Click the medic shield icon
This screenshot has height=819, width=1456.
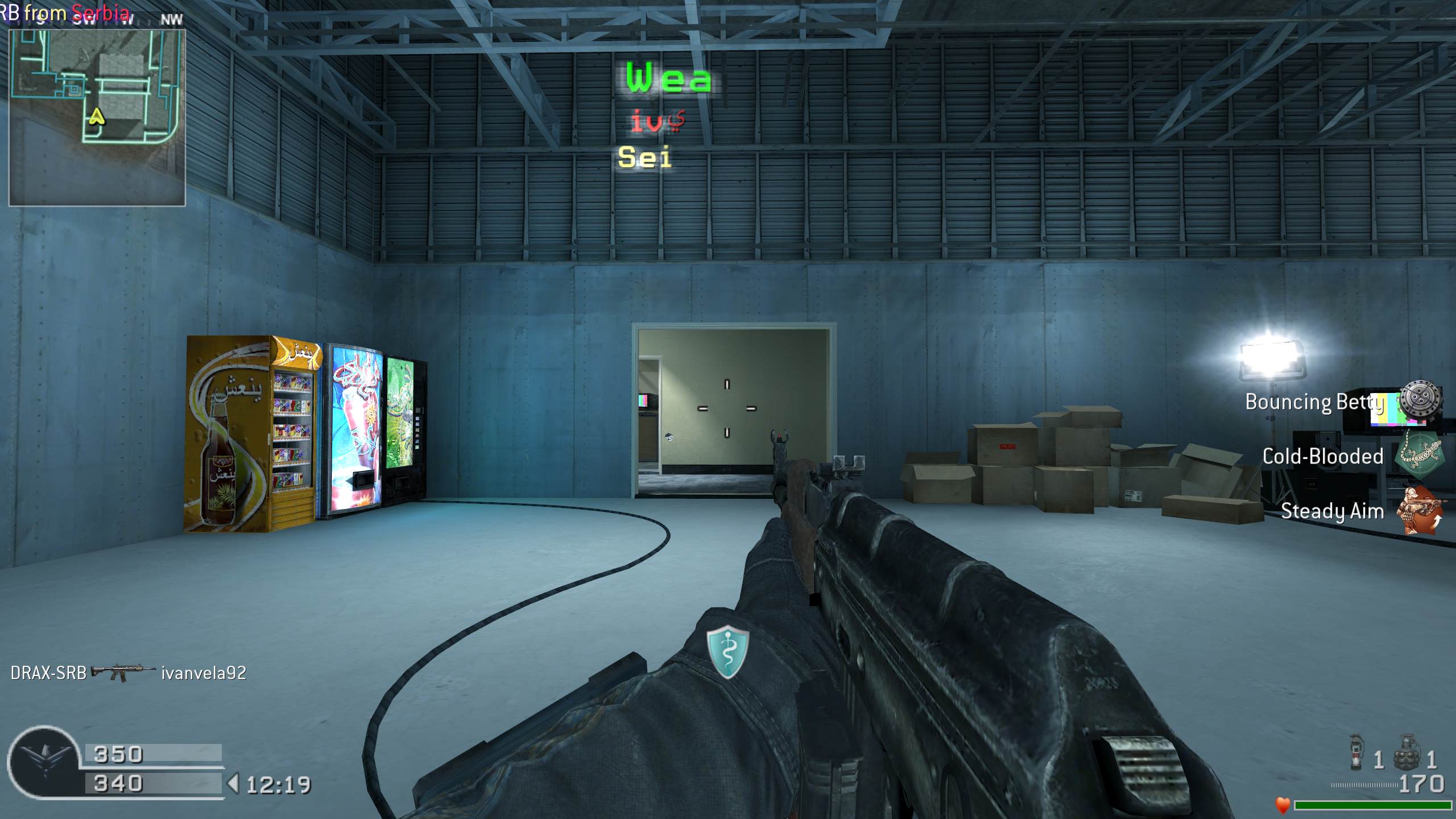[727, 652]
